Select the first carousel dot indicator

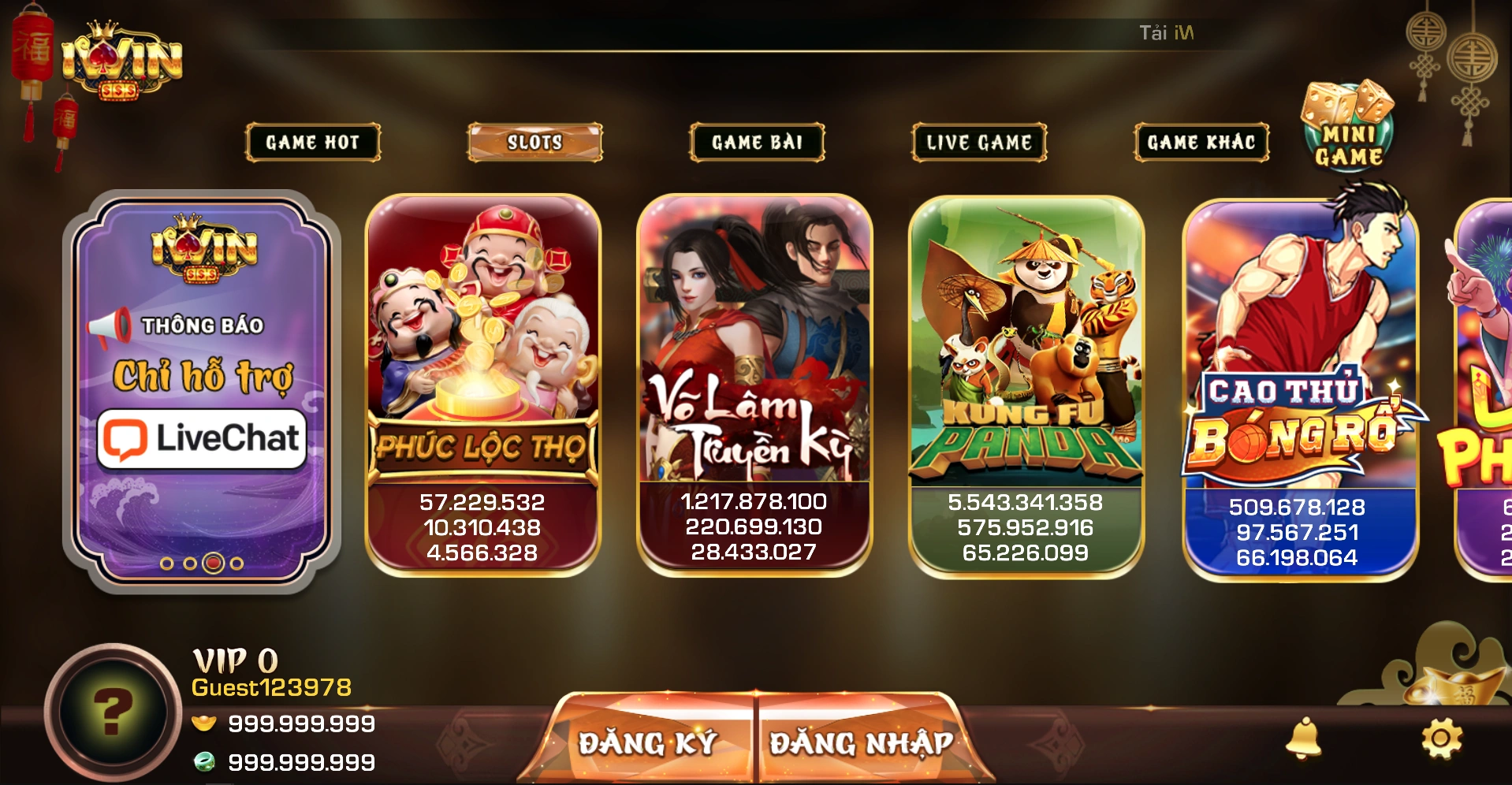click(166, 563)
